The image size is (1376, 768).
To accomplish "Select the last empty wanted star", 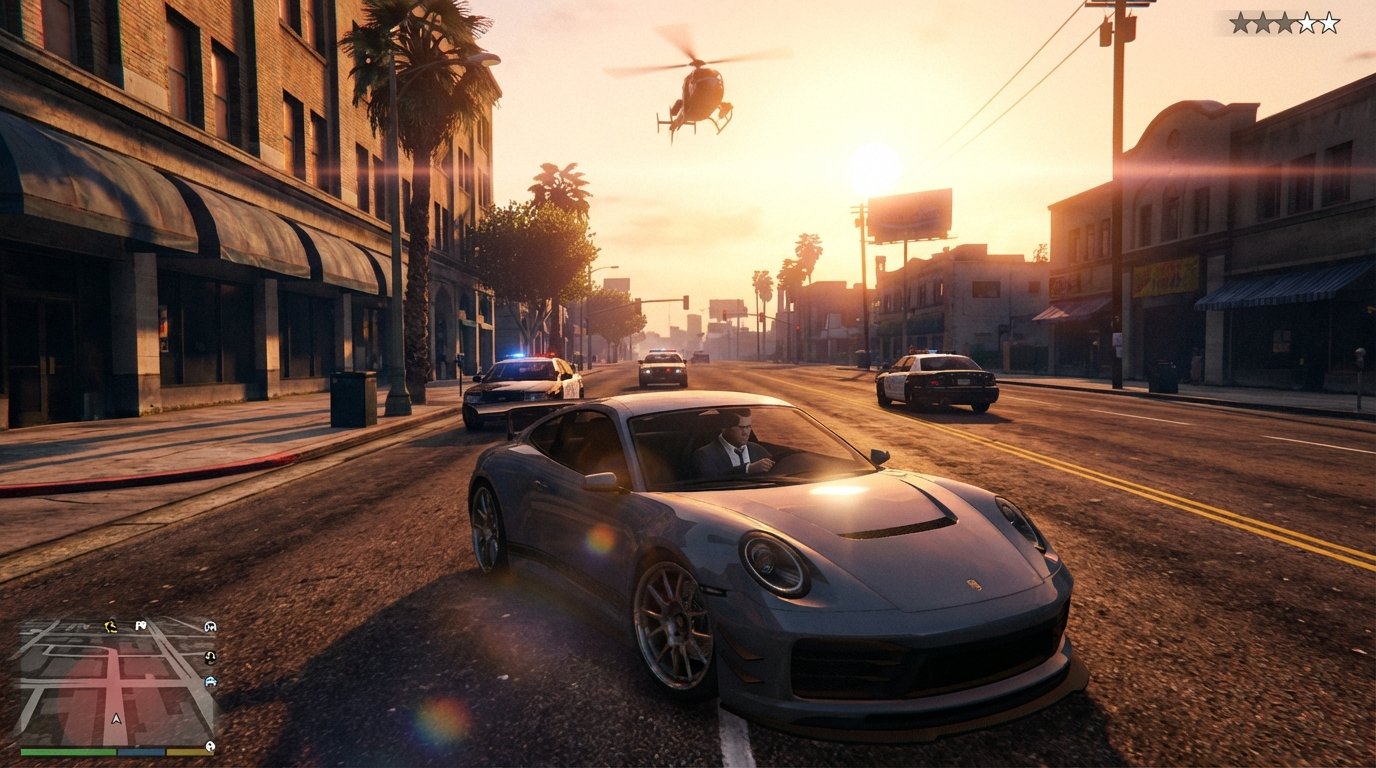I will click(1329, 22).
